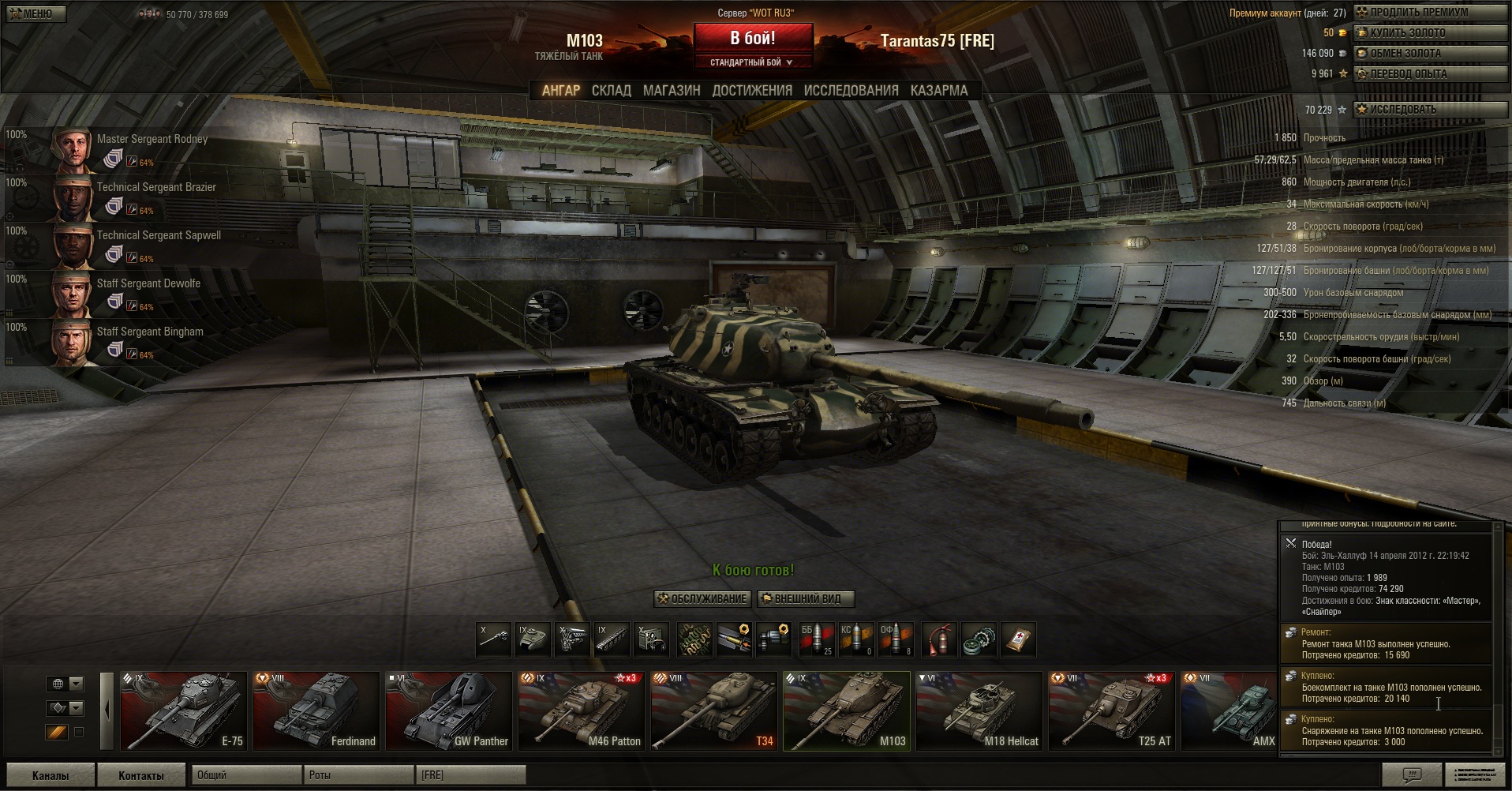Screen dimensions: 1512x791
Task: Extend premium via ПРОДЛИТЬ ПРЕМИУМ
Action: (x=1429, y=13)
